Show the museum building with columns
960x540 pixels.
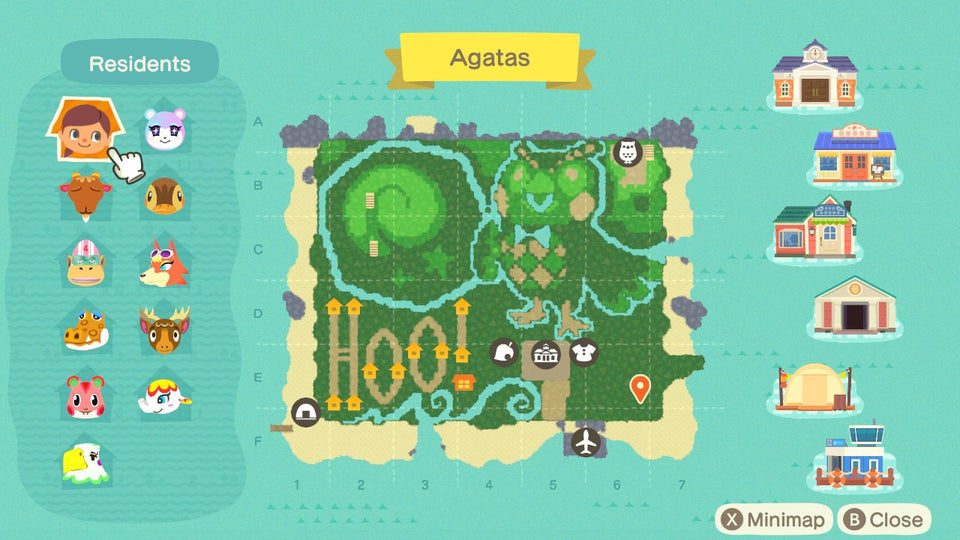point(853,307)
